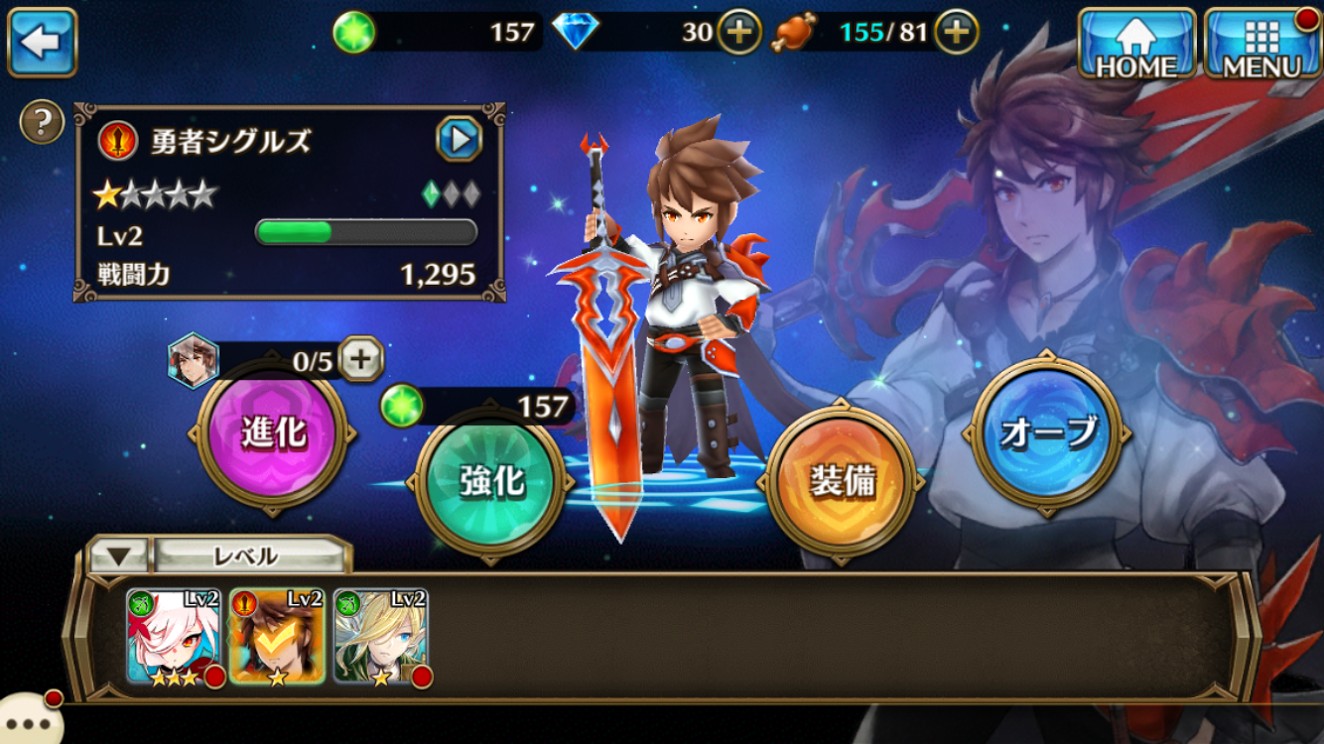Tap the green 強化 enhance button
Viewport: 1324px width, 744px height.
(x=491, y=481)
